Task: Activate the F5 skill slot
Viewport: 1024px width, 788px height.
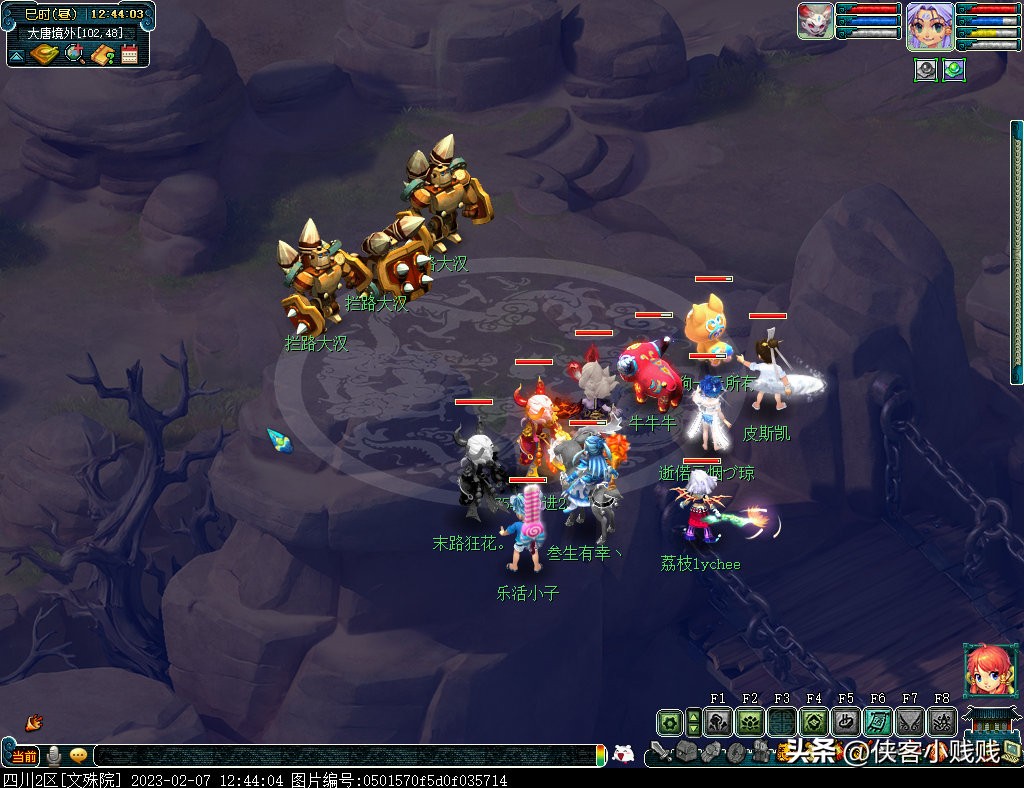Action: [x=845, y=722]
